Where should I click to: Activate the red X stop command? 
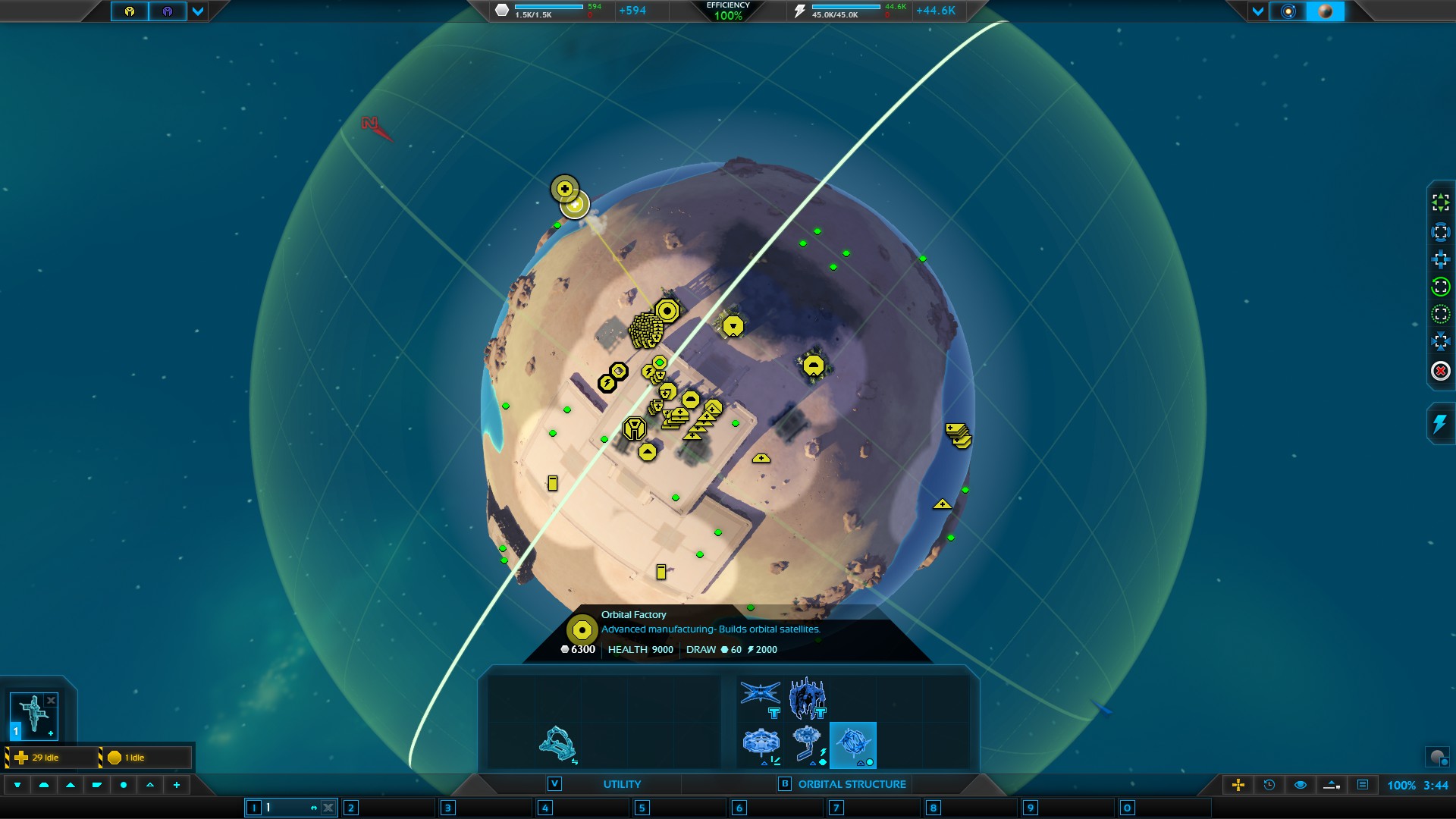(1440, 371)
